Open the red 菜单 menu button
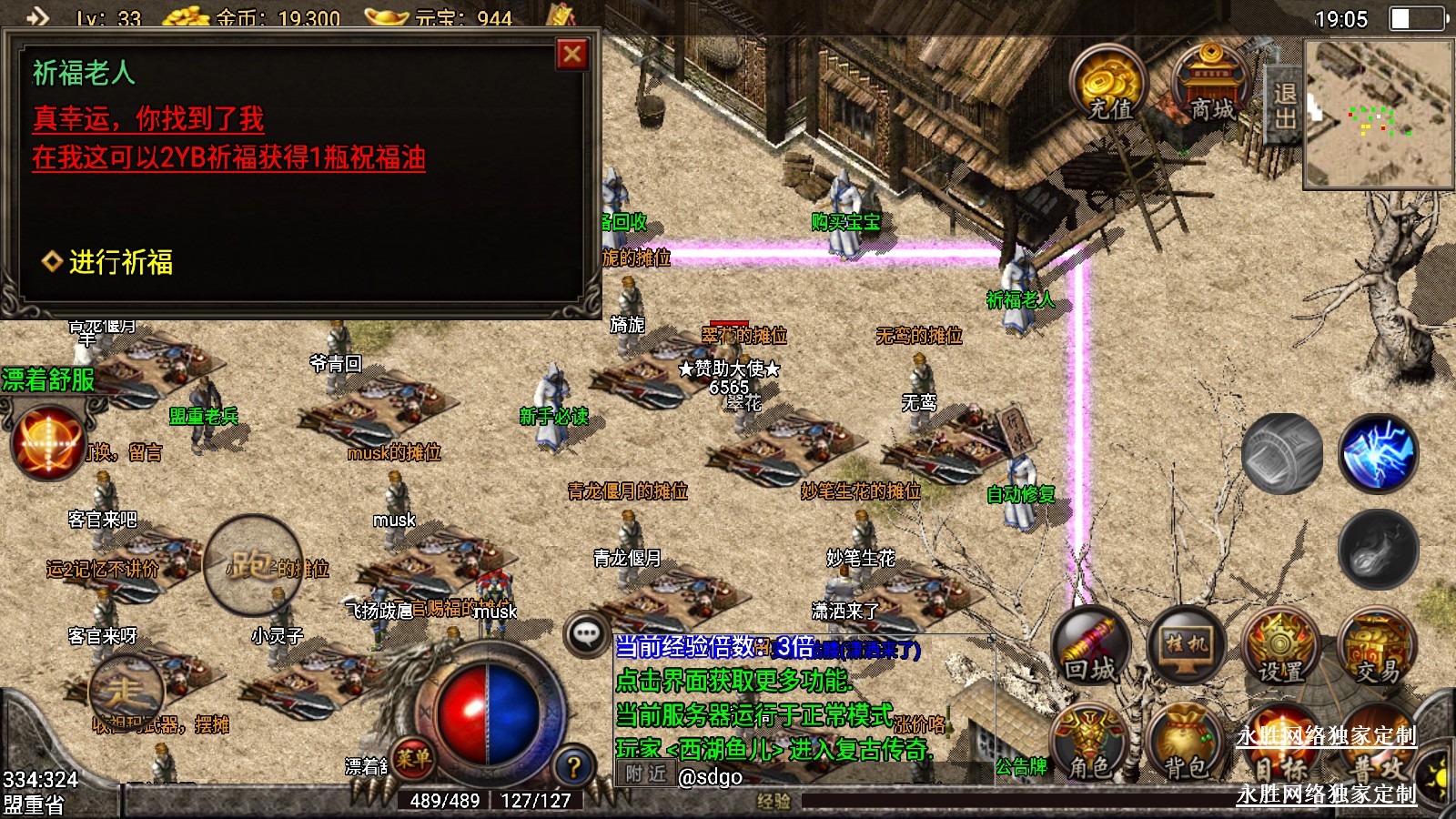 point(413,757)
